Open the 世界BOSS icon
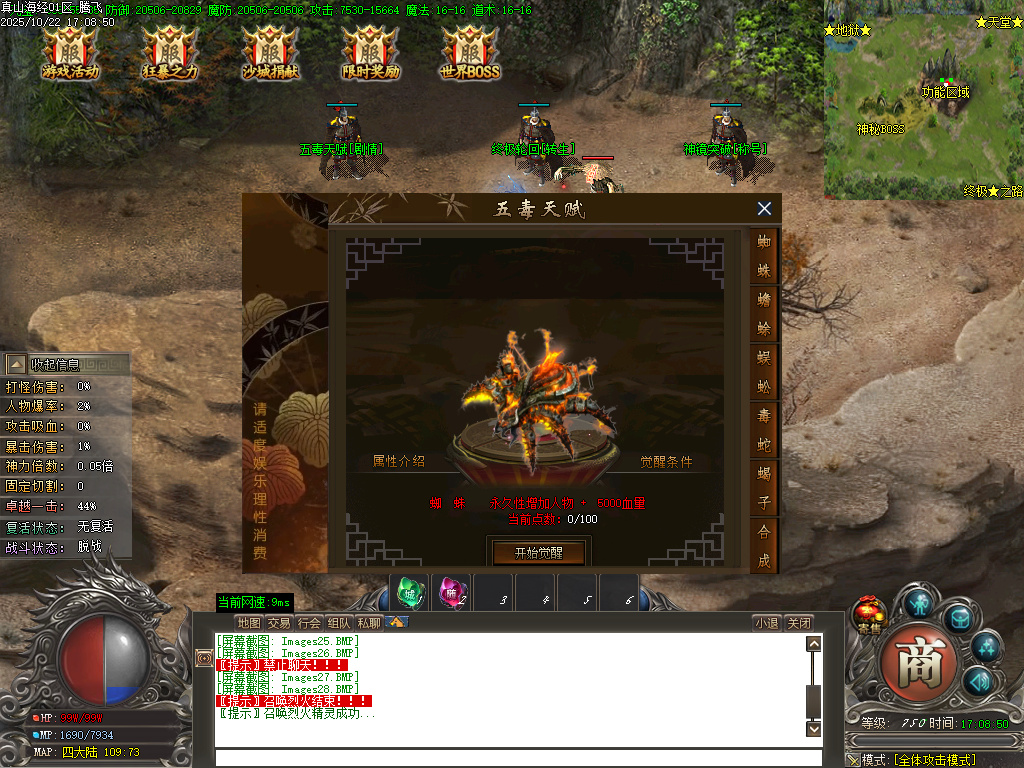Screen dimensions: 1024x768 (x=470, y=53)
